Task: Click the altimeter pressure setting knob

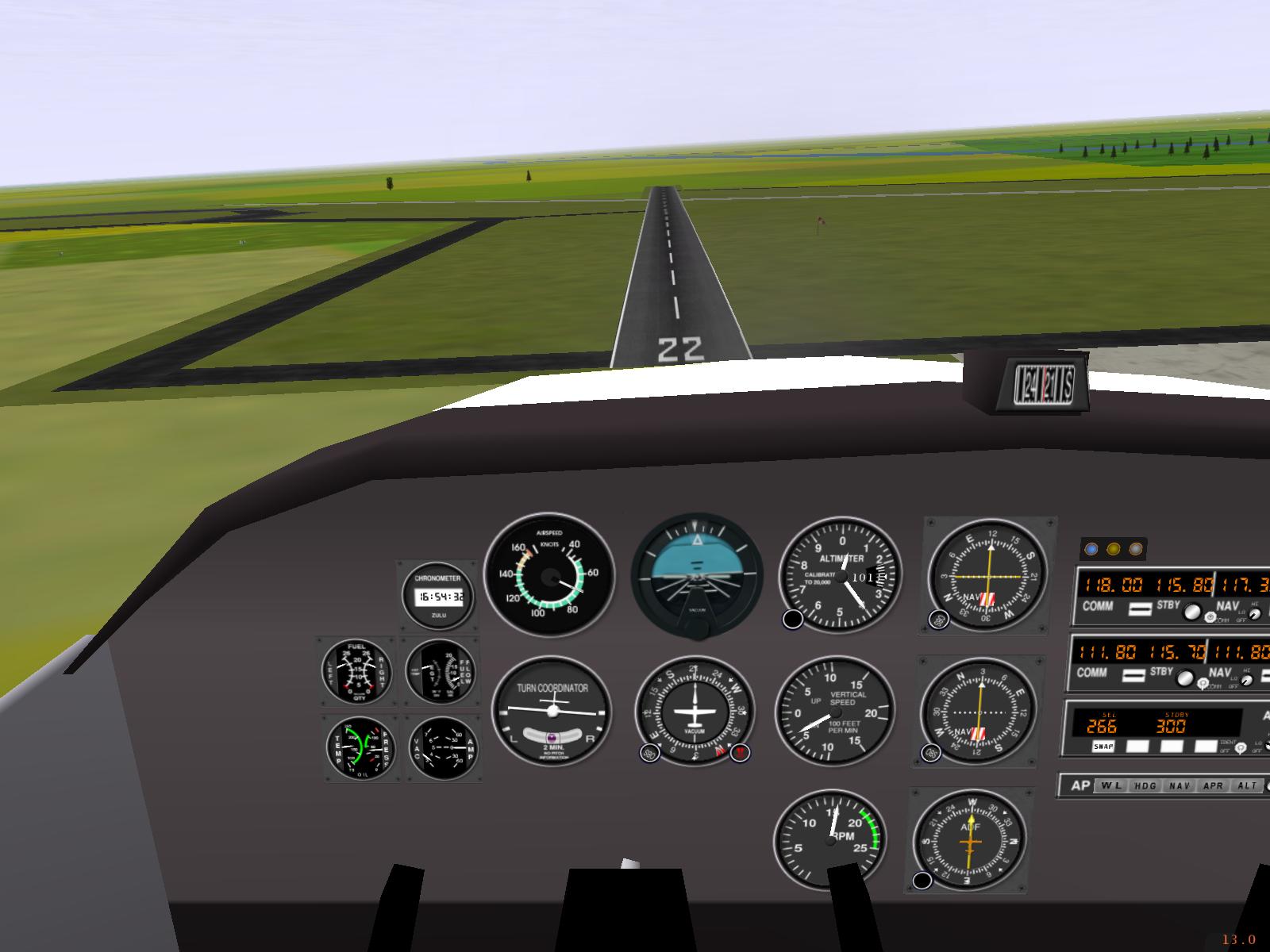Action: click(792, 620)
